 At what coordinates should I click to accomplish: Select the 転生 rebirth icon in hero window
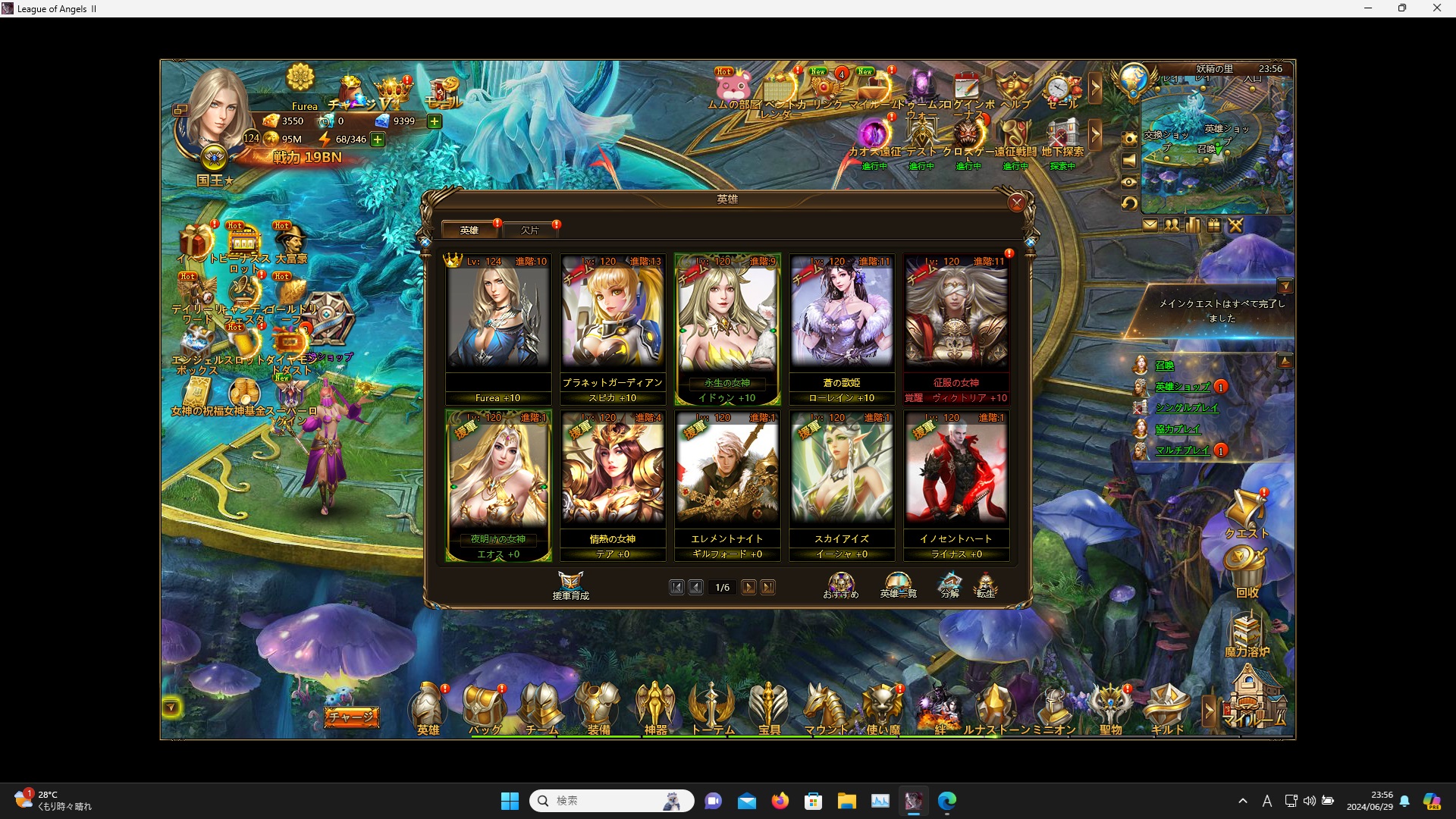point(987,584)
